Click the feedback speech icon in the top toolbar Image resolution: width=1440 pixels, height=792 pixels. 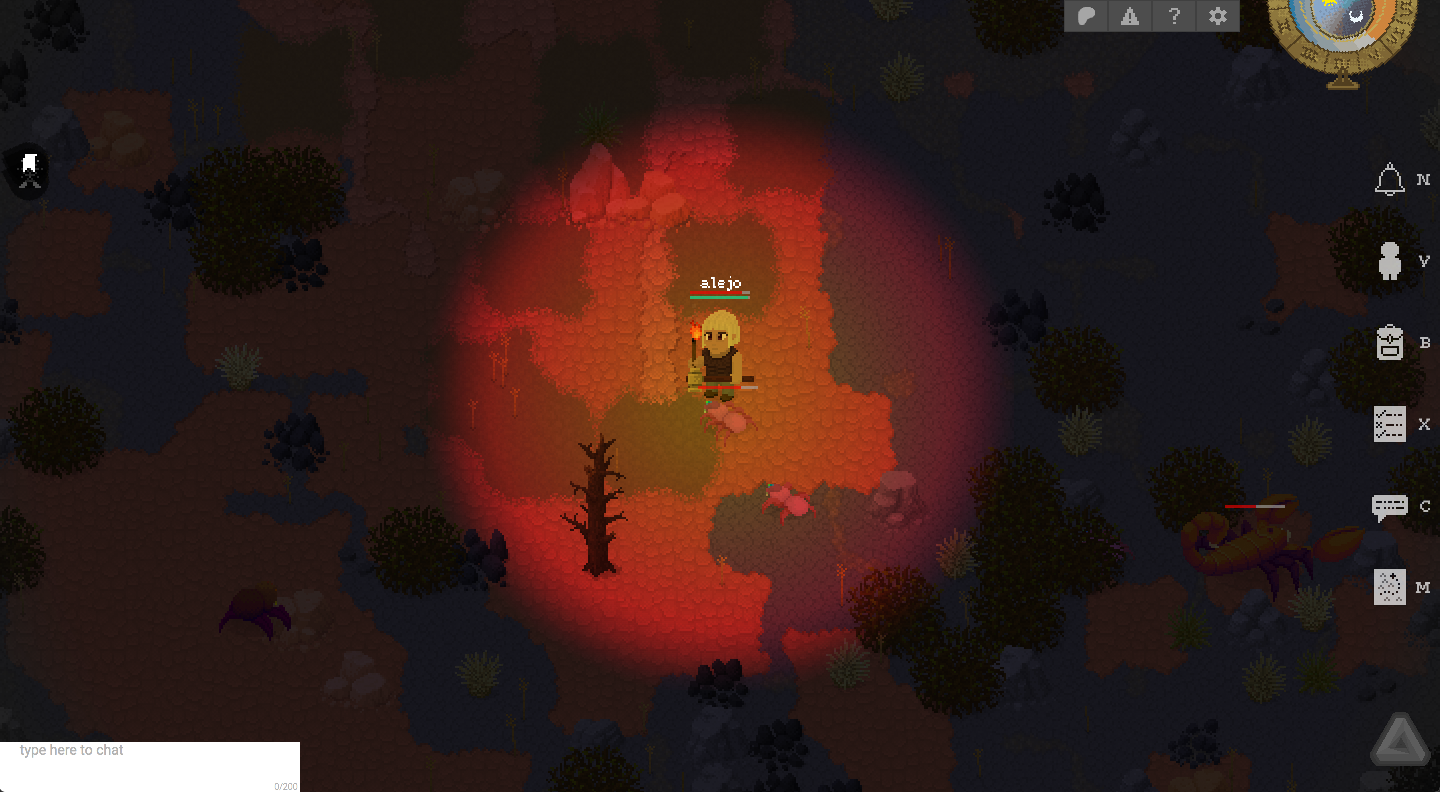1086,16
